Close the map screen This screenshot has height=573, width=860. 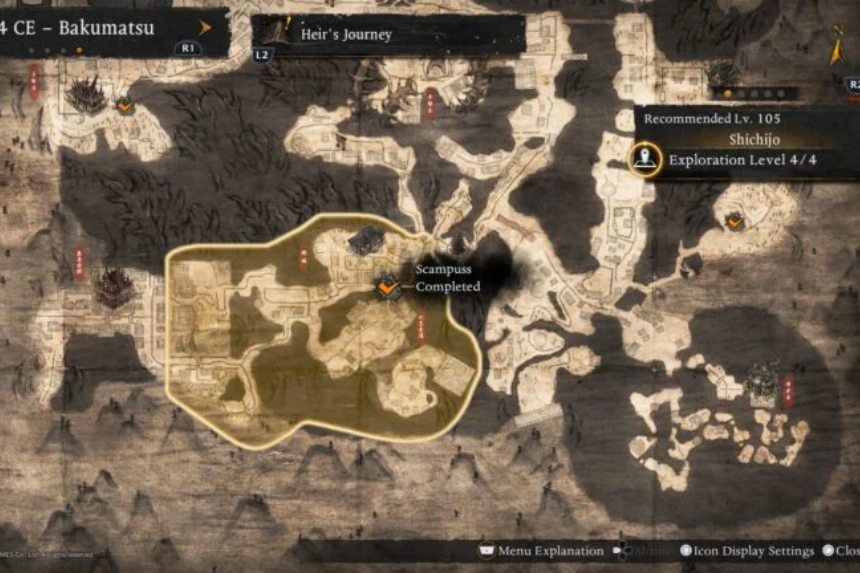[841, 551]
